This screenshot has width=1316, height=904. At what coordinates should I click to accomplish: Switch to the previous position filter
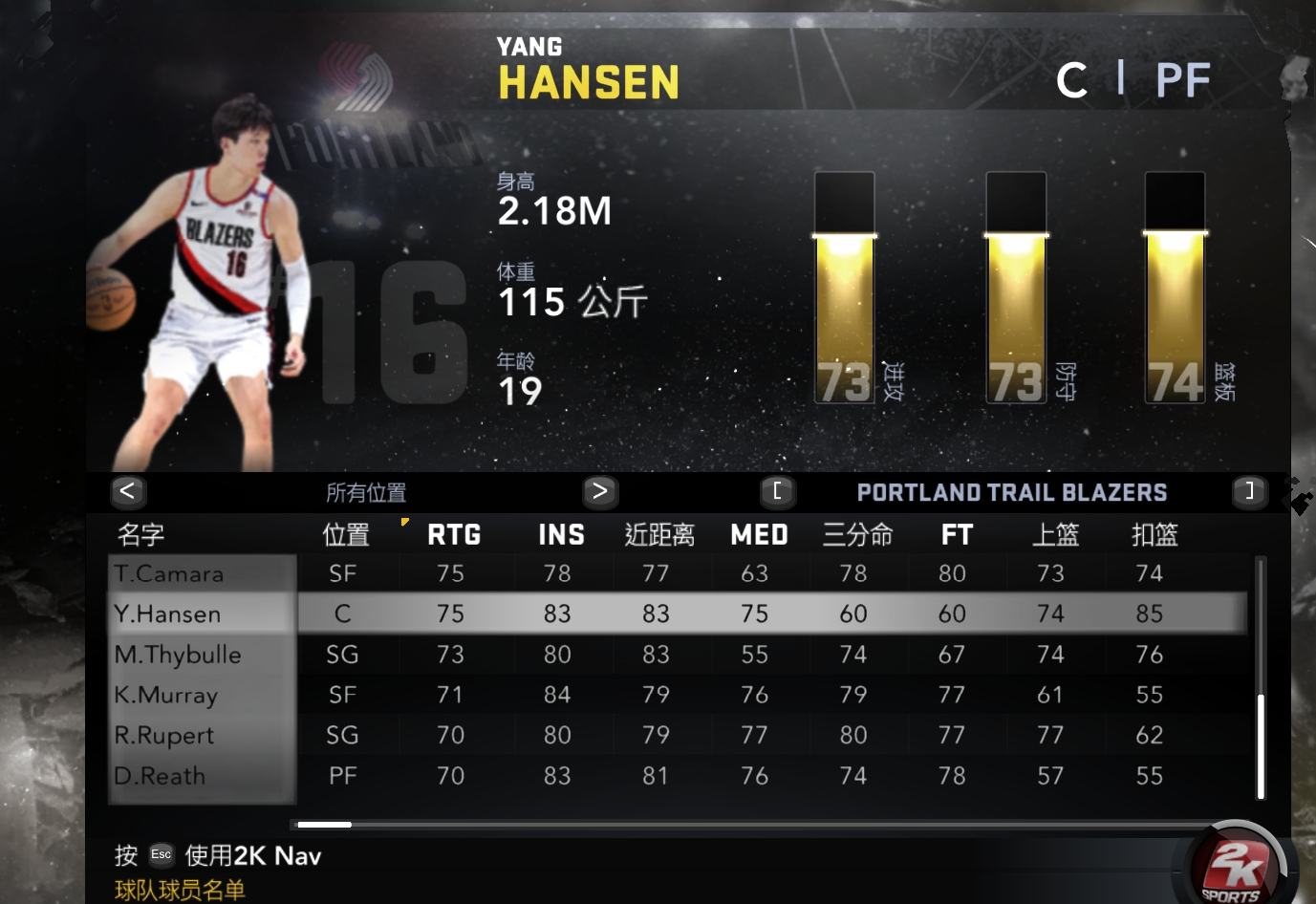click(x=128, y=491)
